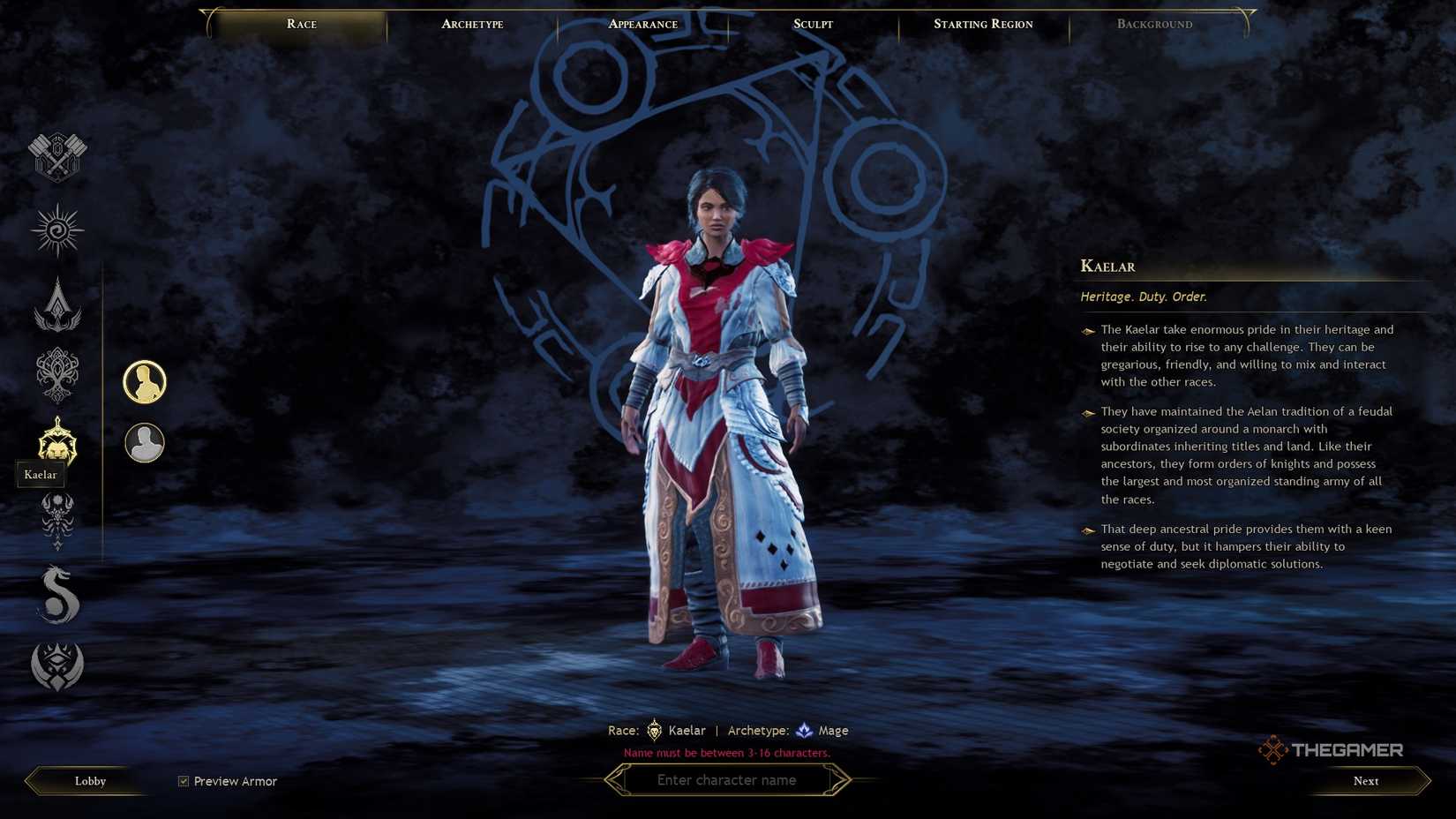Select the horned eye race sigil
The image size is (1456, 819).
tap(56, 666)
